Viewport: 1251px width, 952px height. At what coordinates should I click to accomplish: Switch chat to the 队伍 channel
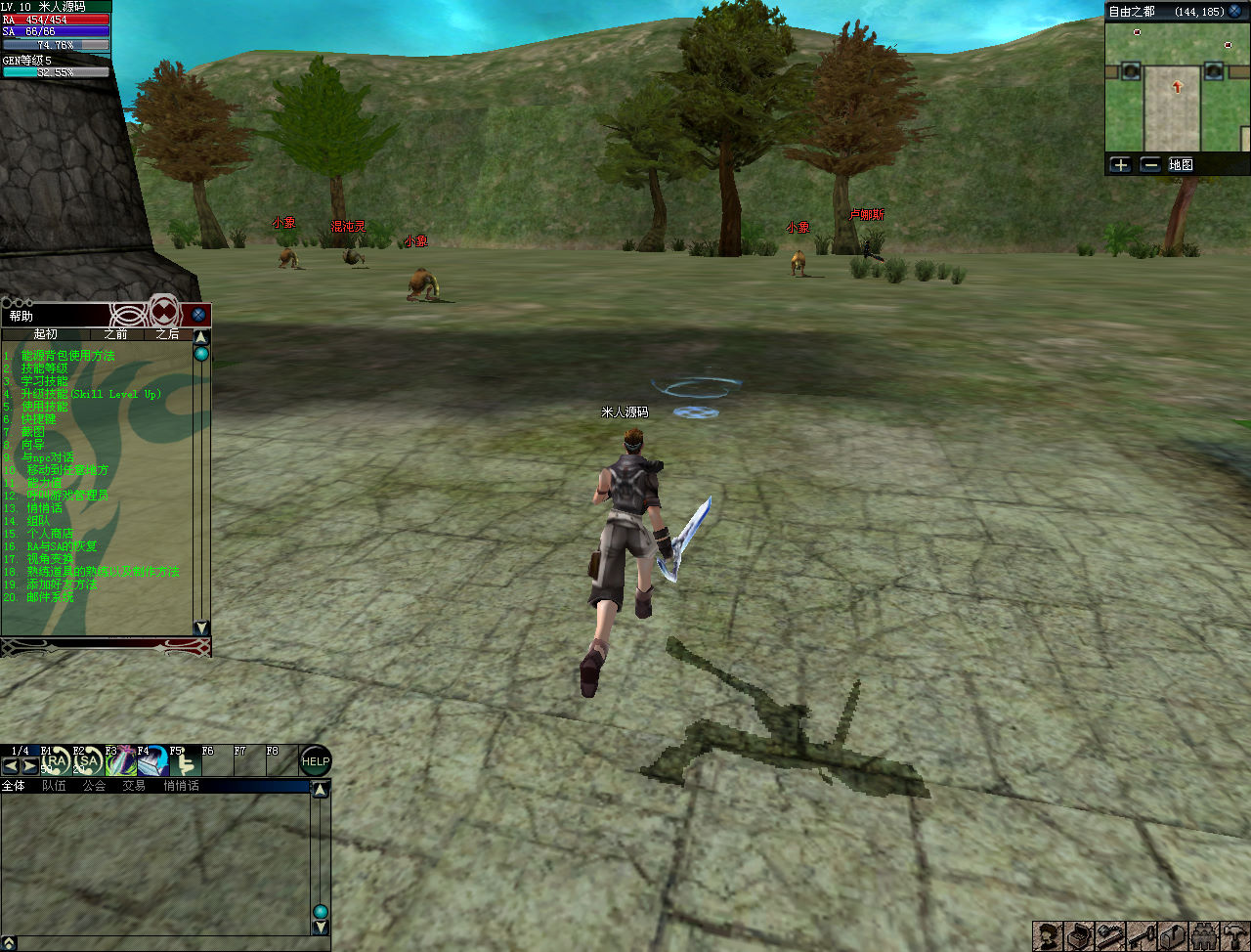(x=54, y=786)
